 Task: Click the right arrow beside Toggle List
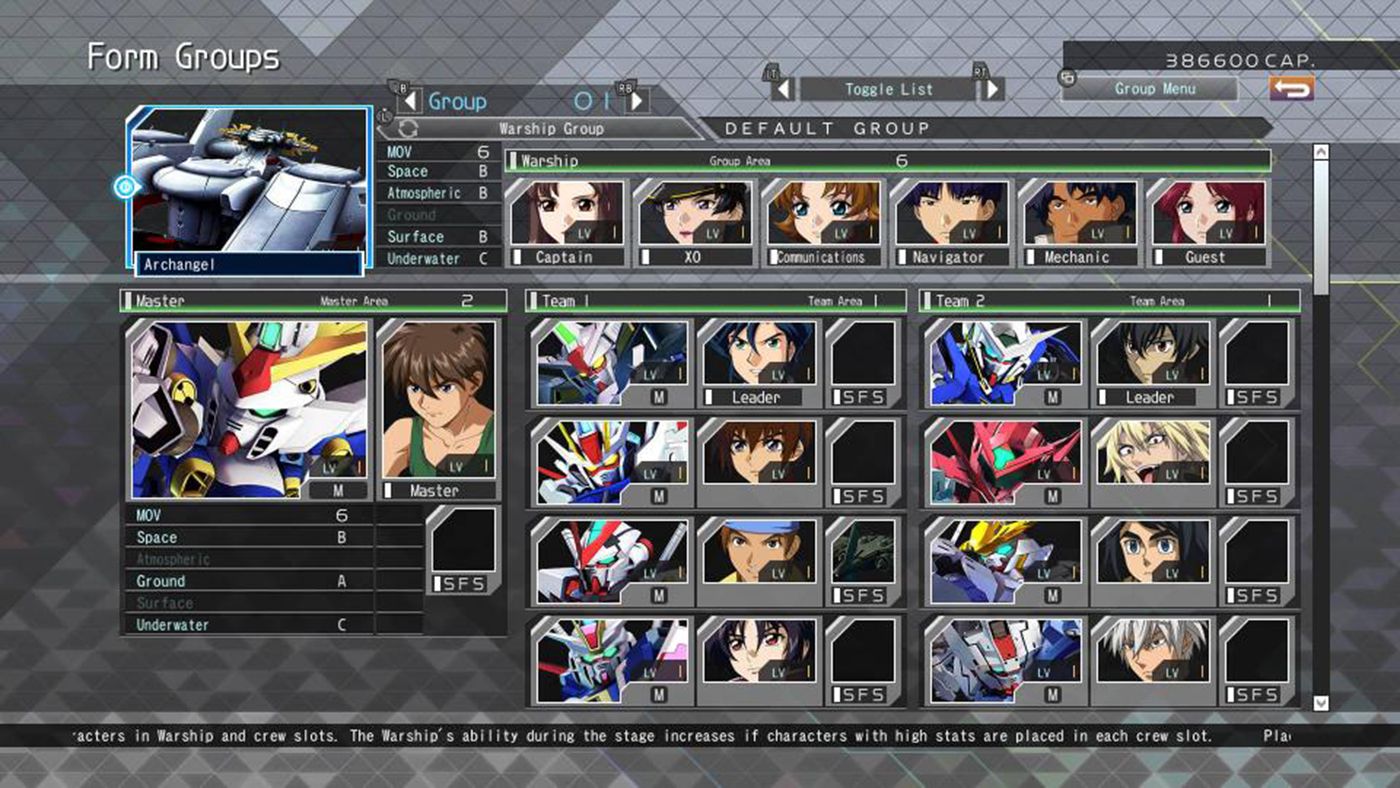pos(991,89)
